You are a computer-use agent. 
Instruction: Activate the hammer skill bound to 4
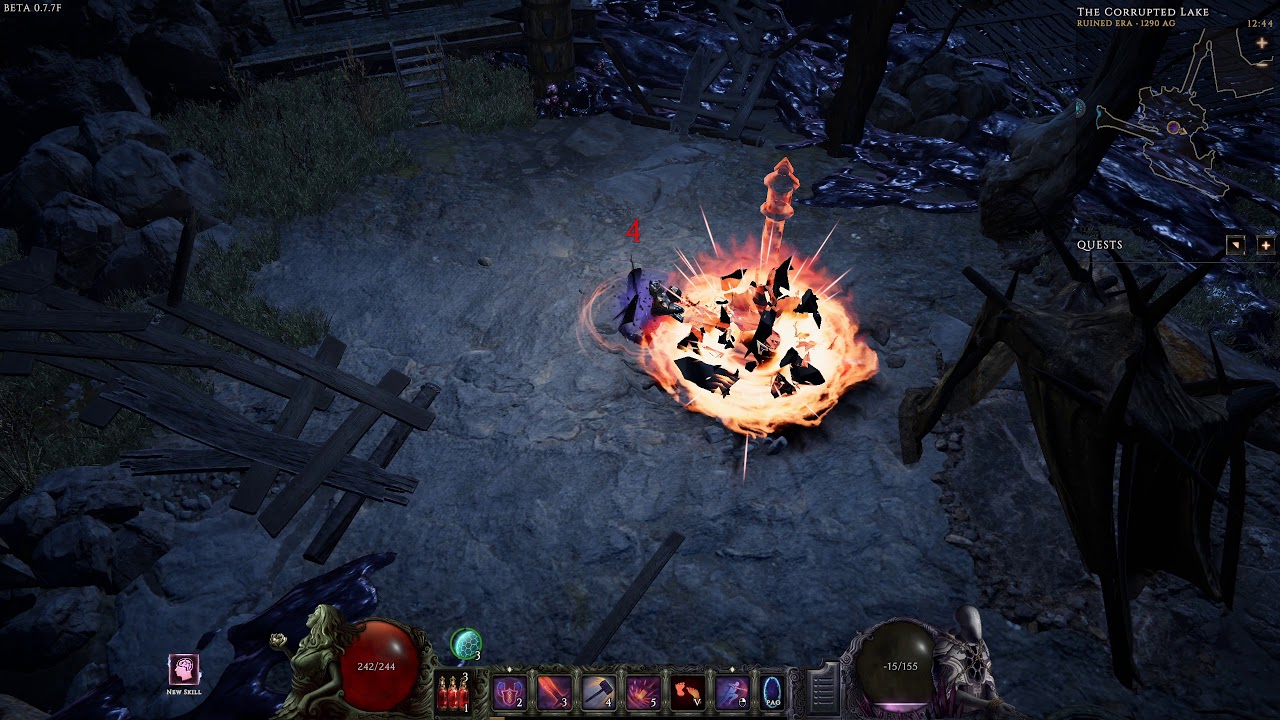598,691
